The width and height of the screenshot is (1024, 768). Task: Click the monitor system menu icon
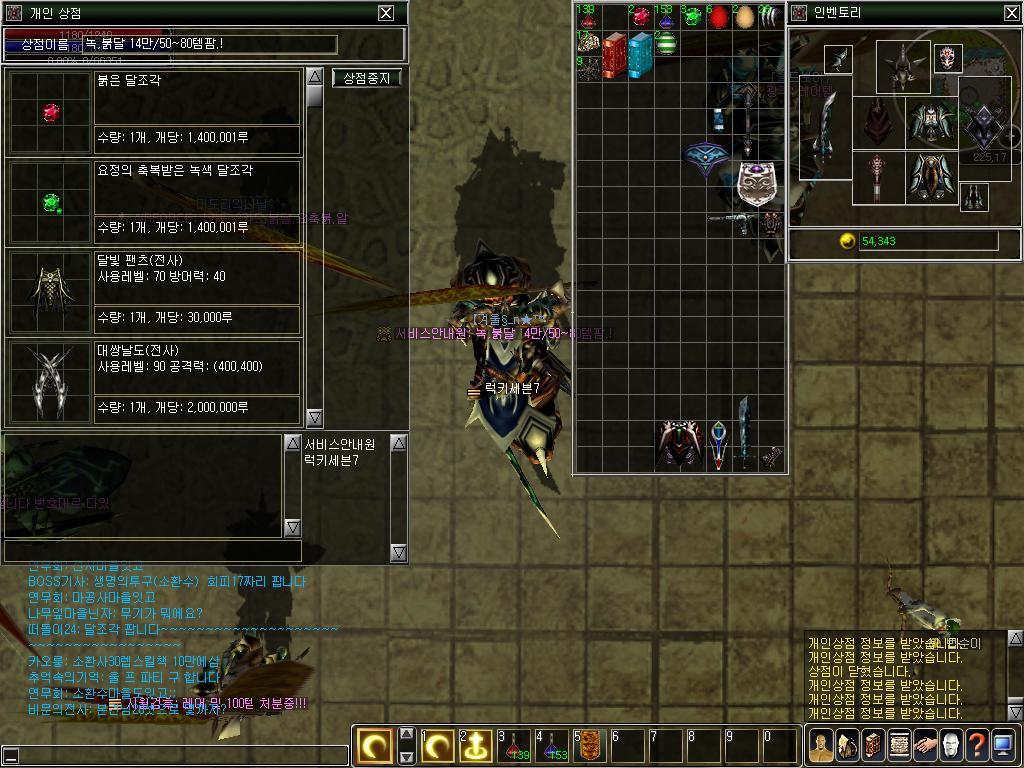coord(1002,746)
